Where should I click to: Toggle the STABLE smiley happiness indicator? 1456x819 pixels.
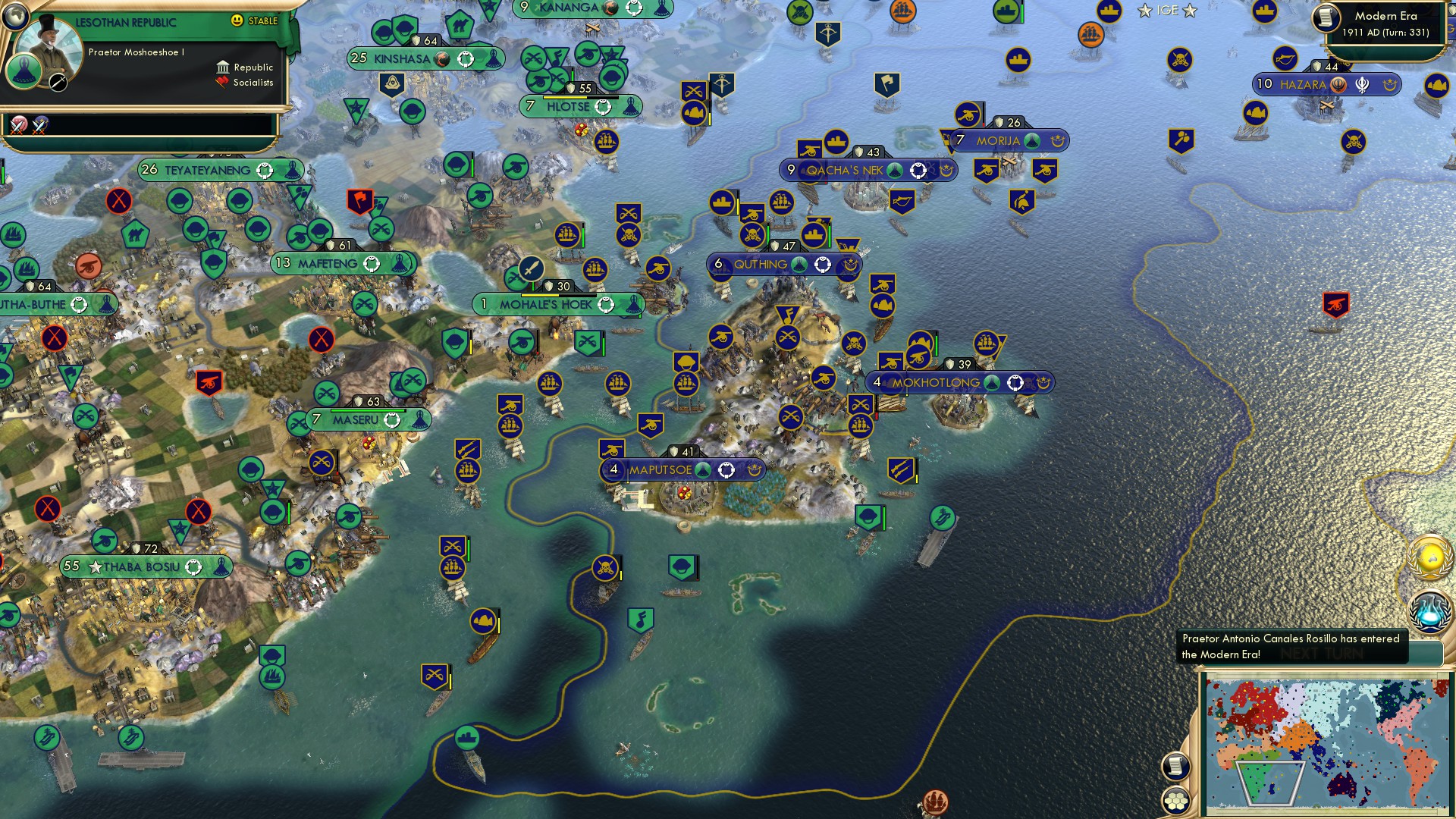(237, 21)
